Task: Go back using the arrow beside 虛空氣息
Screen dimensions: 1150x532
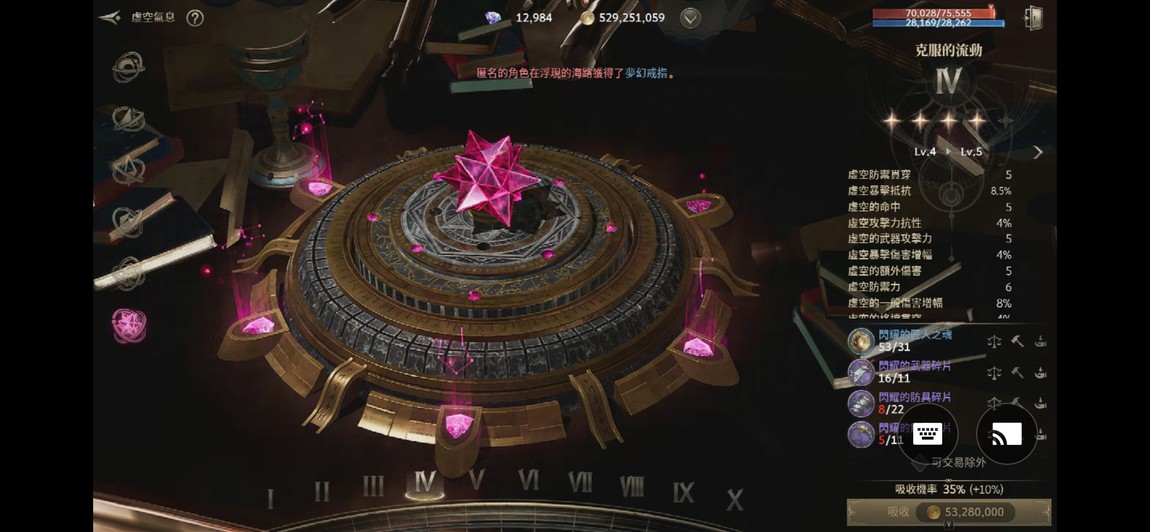Action: pyautogui.click(x=111, y=18)
